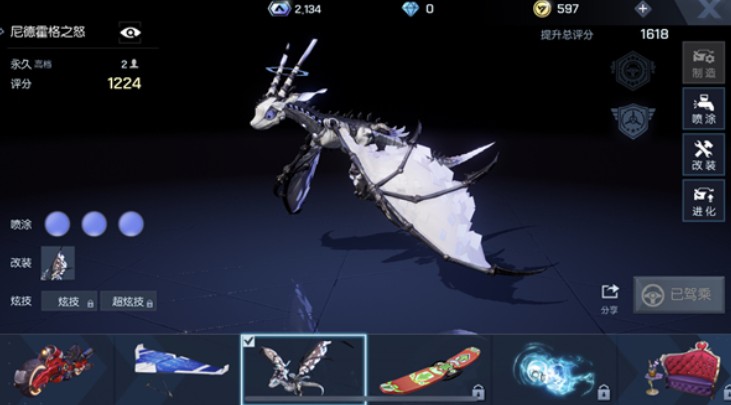Click the 已驾乘 ride button
731x405 pixels.
[679, 294]
